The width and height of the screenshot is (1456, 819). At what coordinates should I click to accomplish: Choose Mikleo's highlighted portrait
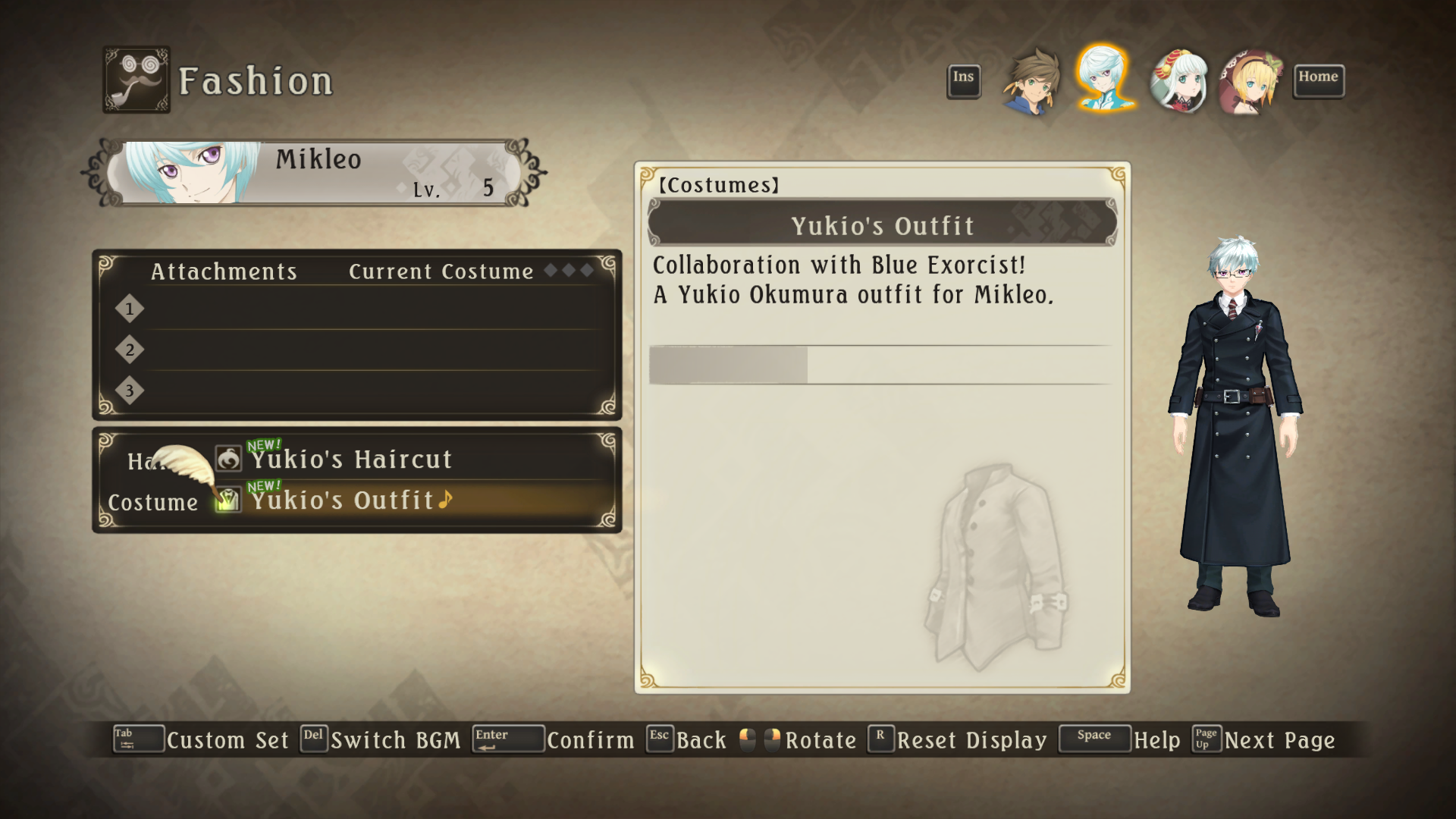tap(1103, 79)
